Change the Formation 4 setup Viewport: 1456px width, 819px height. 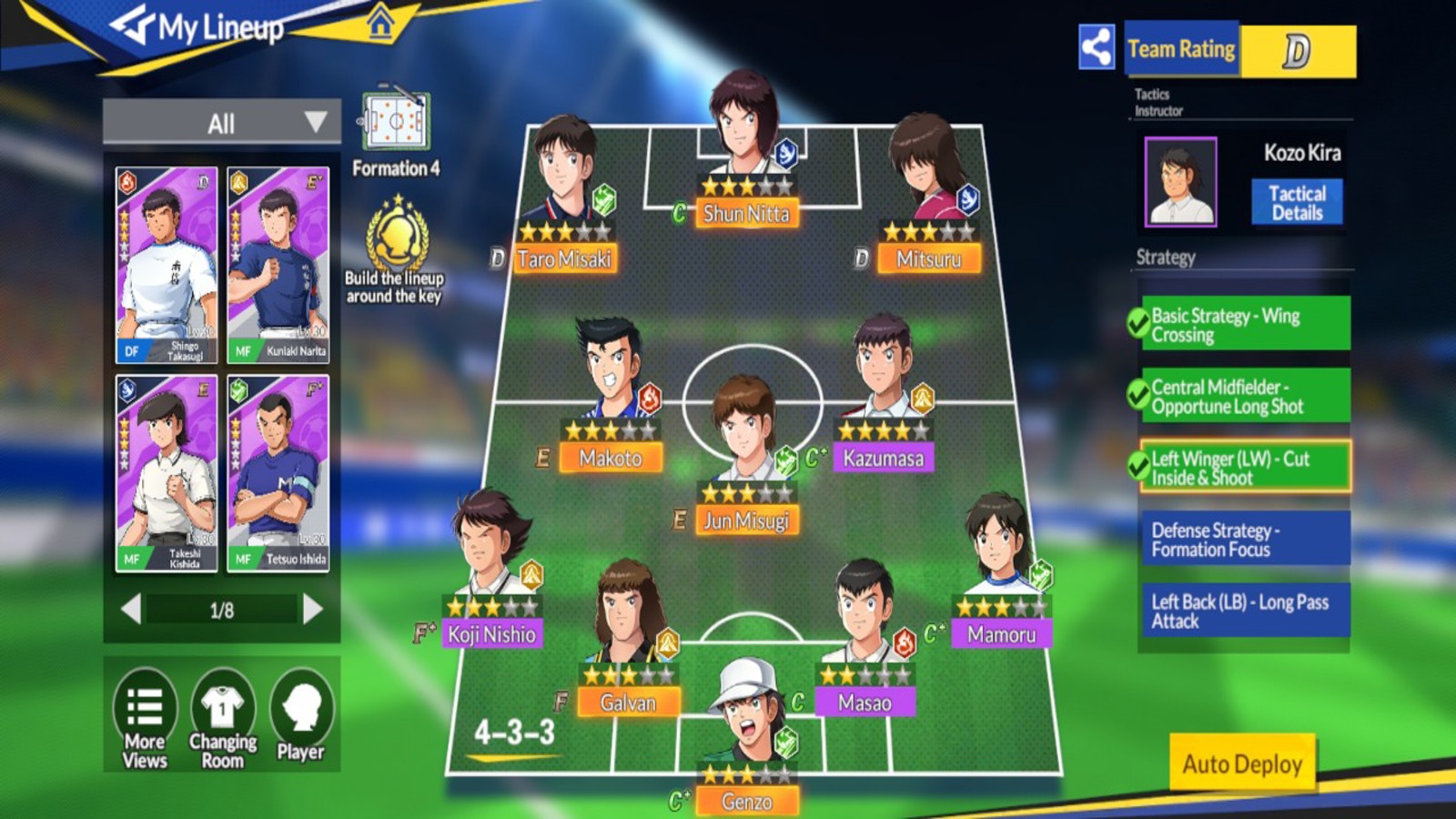396,132
